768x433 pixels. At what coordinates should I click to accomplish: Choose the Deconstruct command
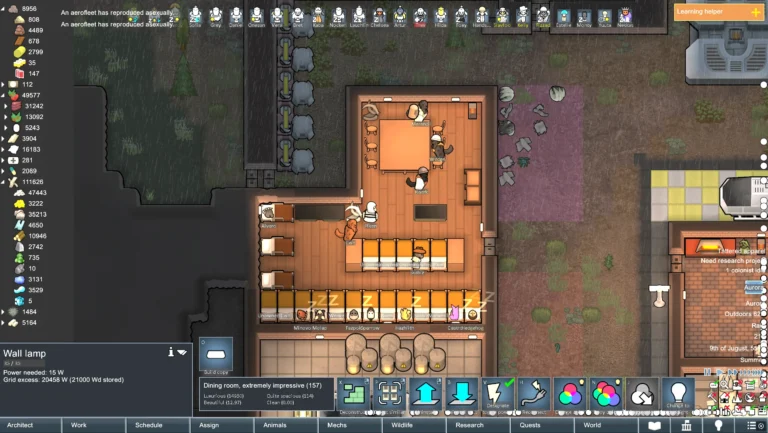[x=352, y=394]
